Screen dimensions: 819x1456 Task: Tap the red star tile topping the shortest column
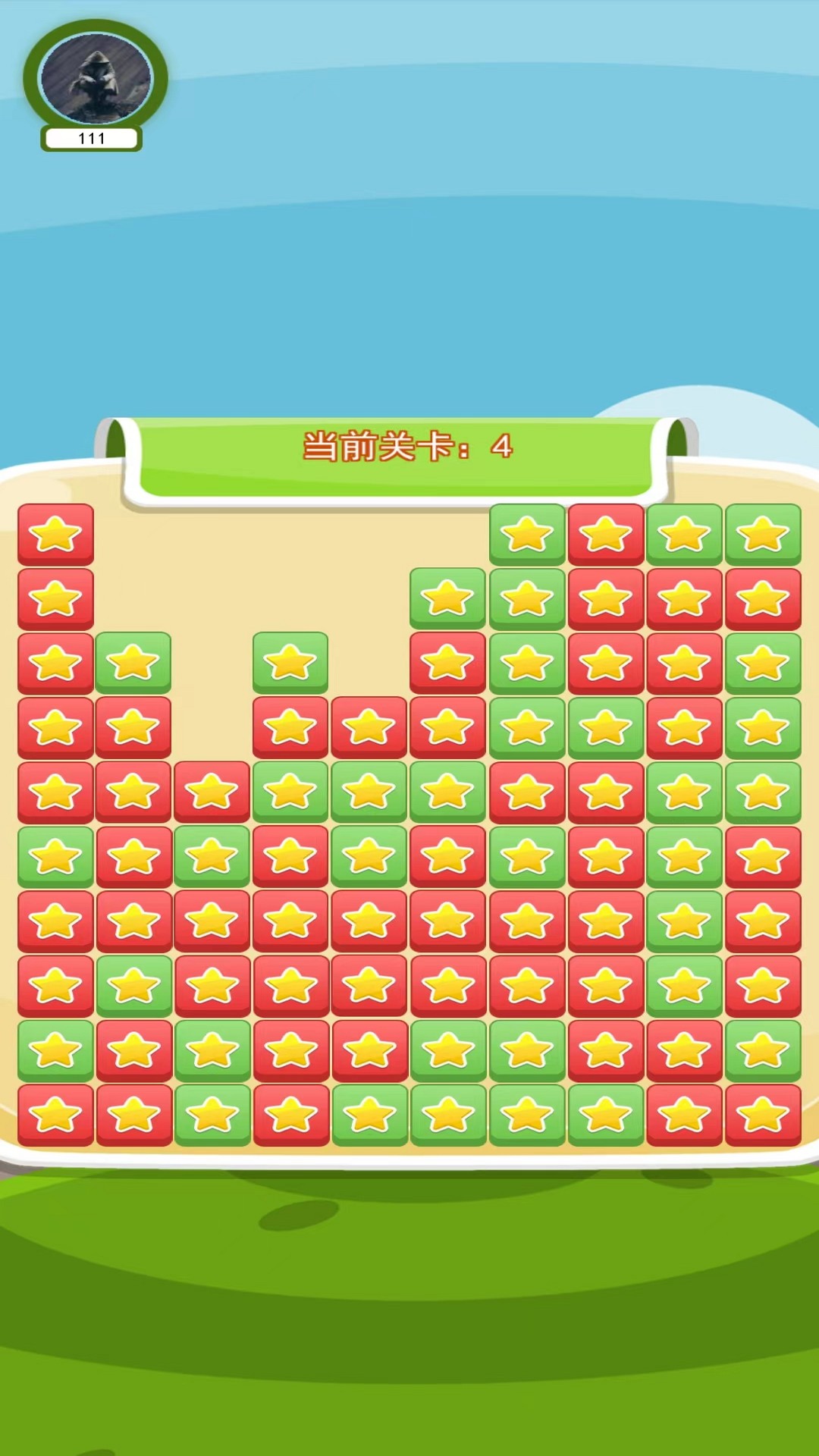click(x=212, y=792)
